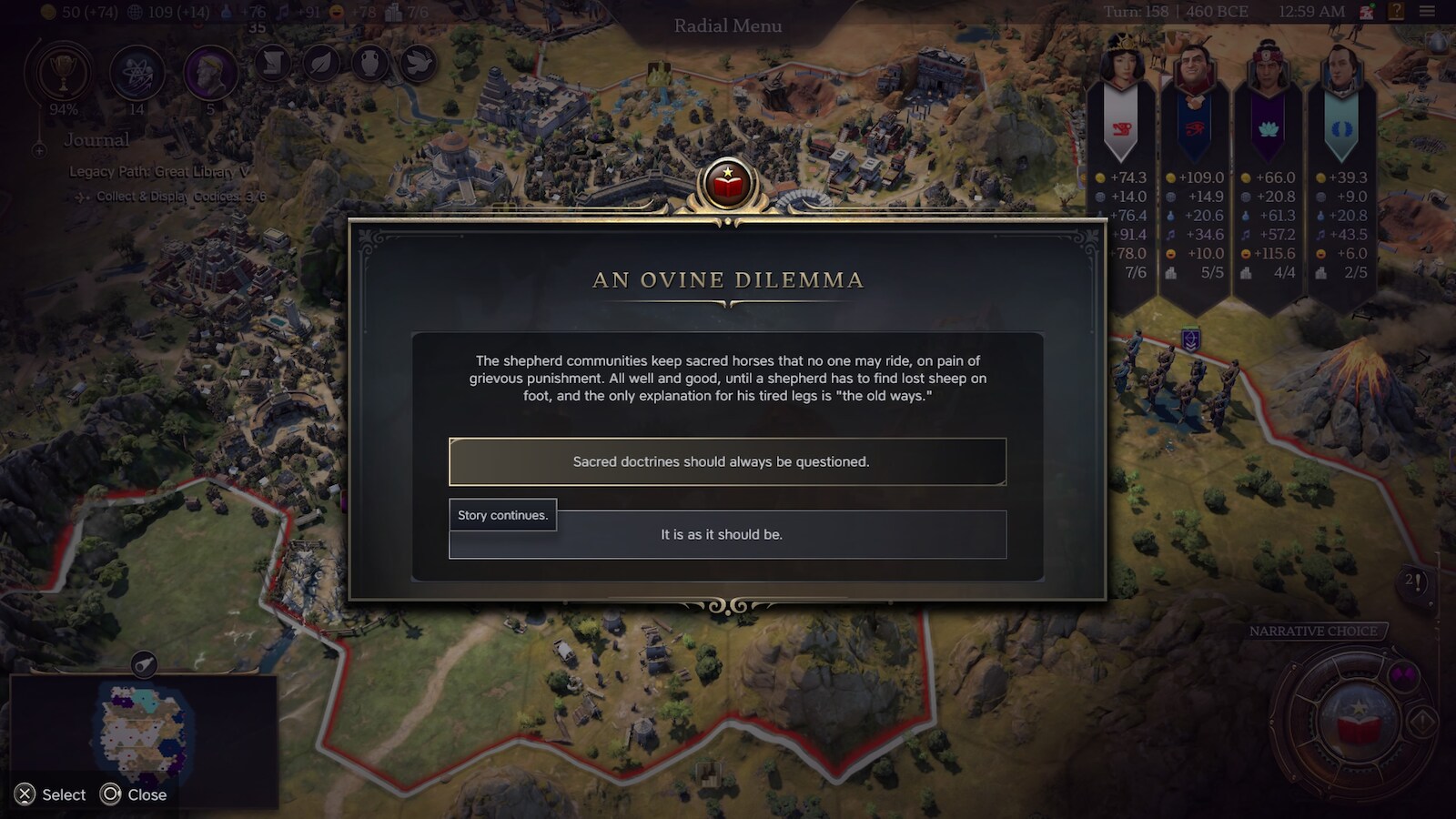
Task: Open the exclamation notification bubble
Action: 1414,581
